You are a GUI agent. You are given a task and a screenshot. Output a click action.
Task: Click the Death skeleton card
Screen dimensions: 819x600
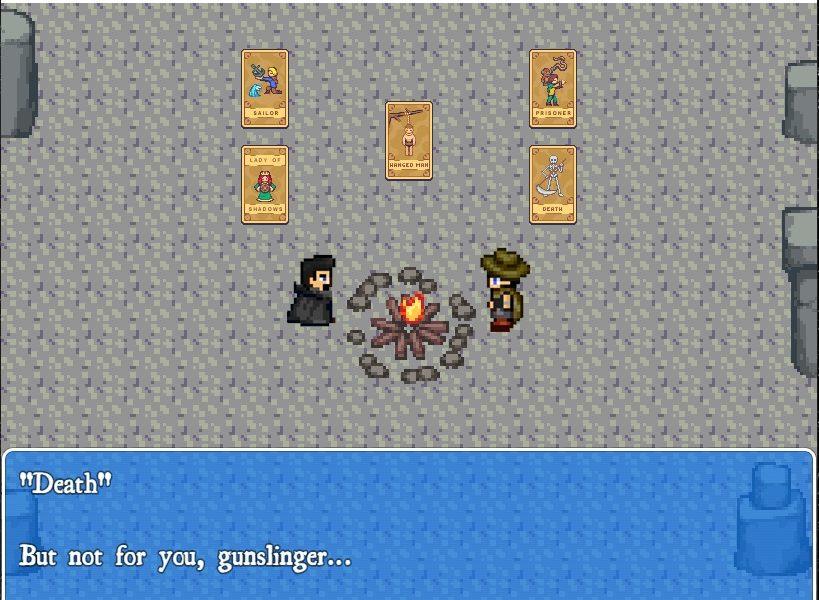click(553, 185)
